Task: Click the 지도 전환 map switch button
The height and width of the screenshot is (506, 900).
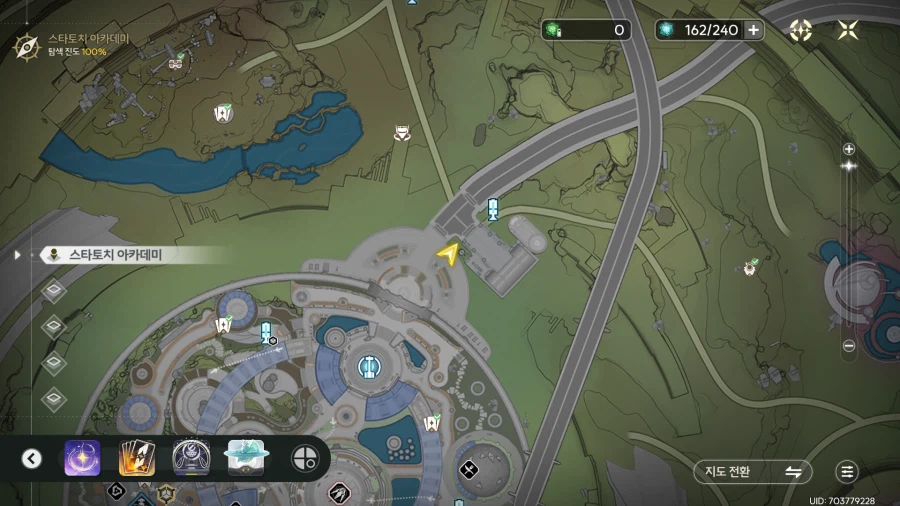Action: click(x=753, y=472)
